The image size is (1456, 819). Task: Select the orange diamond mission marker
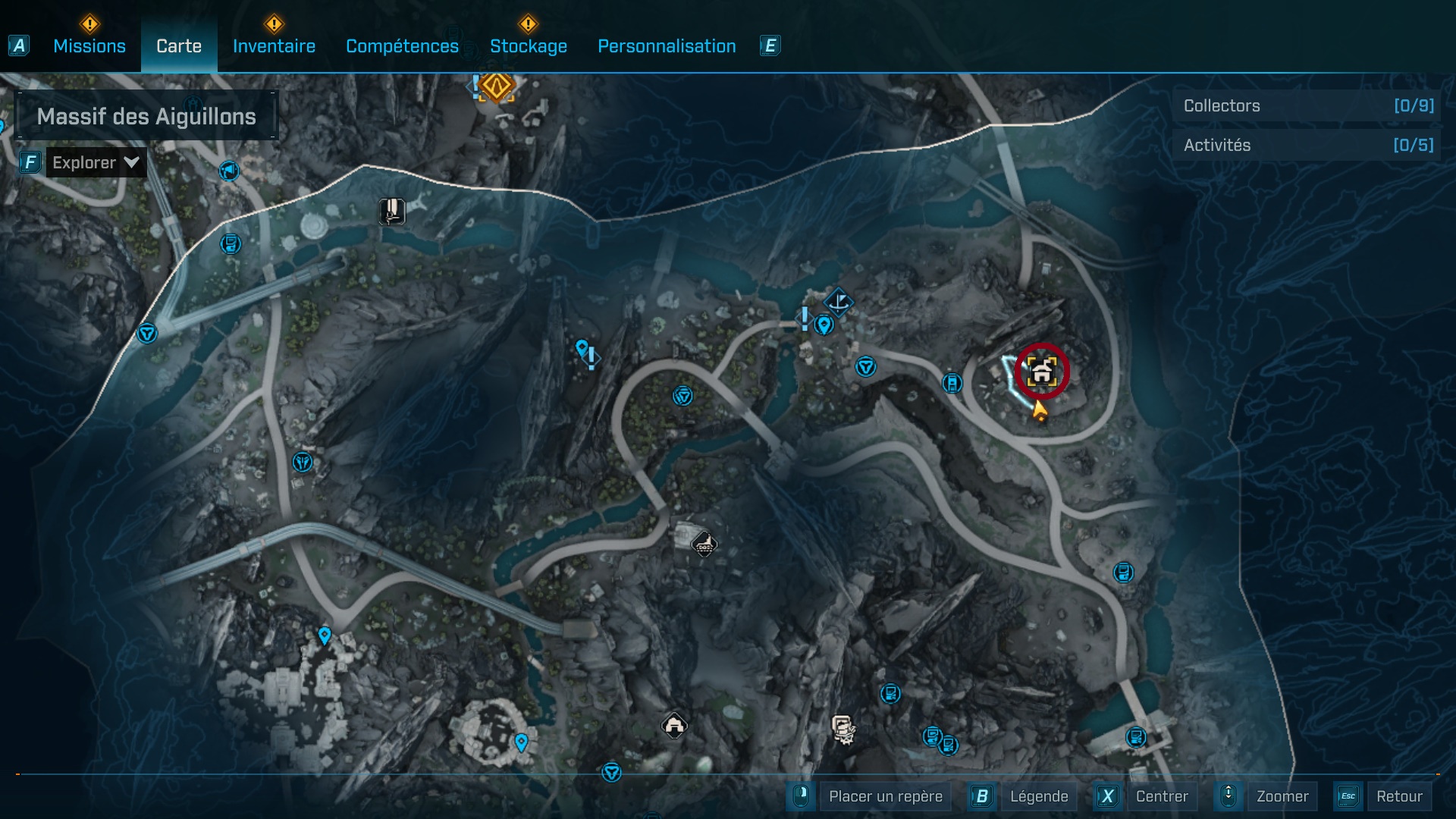(x=497, y=86)
